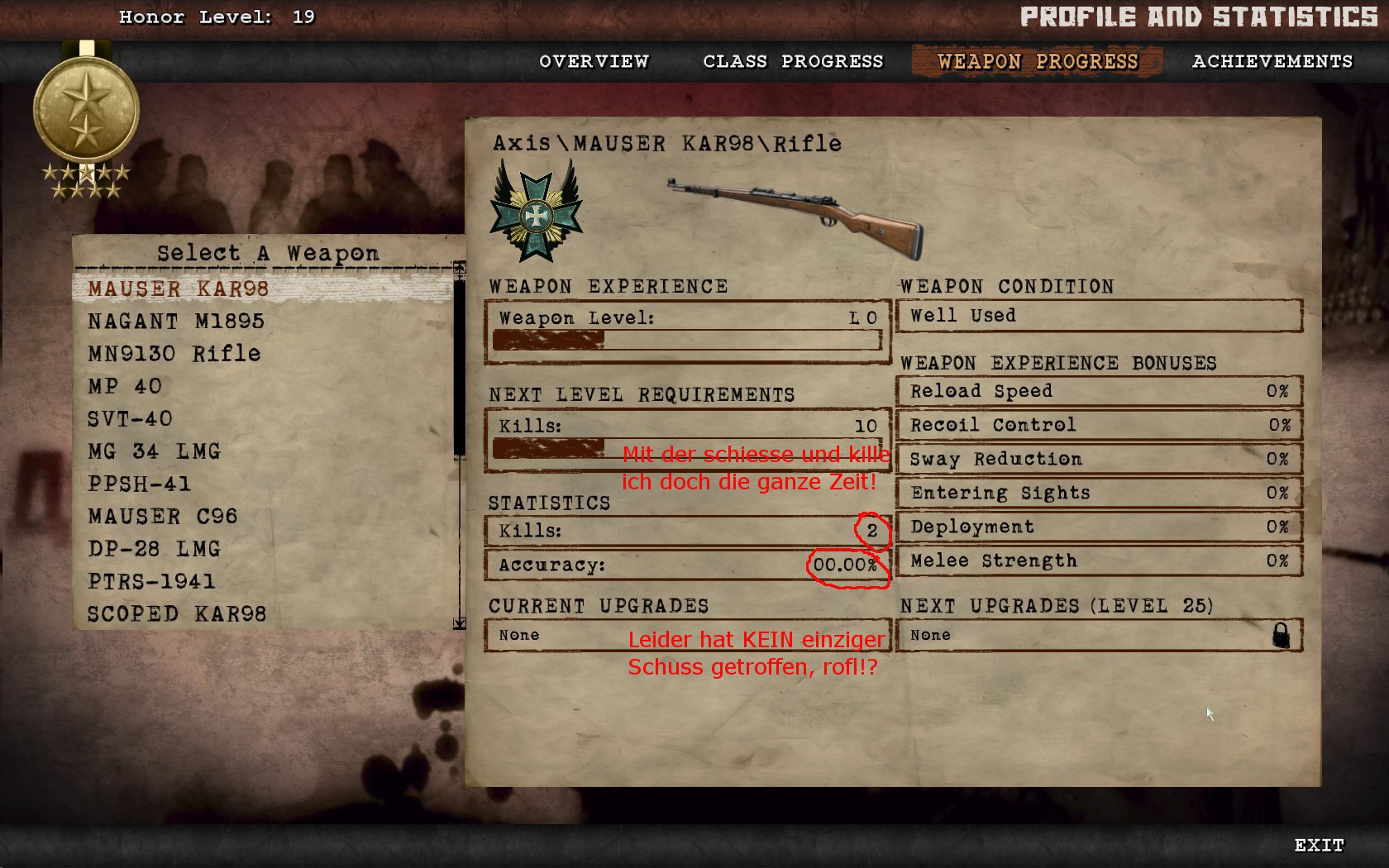Select the Scoped Kar98 entry

[177, 614]
